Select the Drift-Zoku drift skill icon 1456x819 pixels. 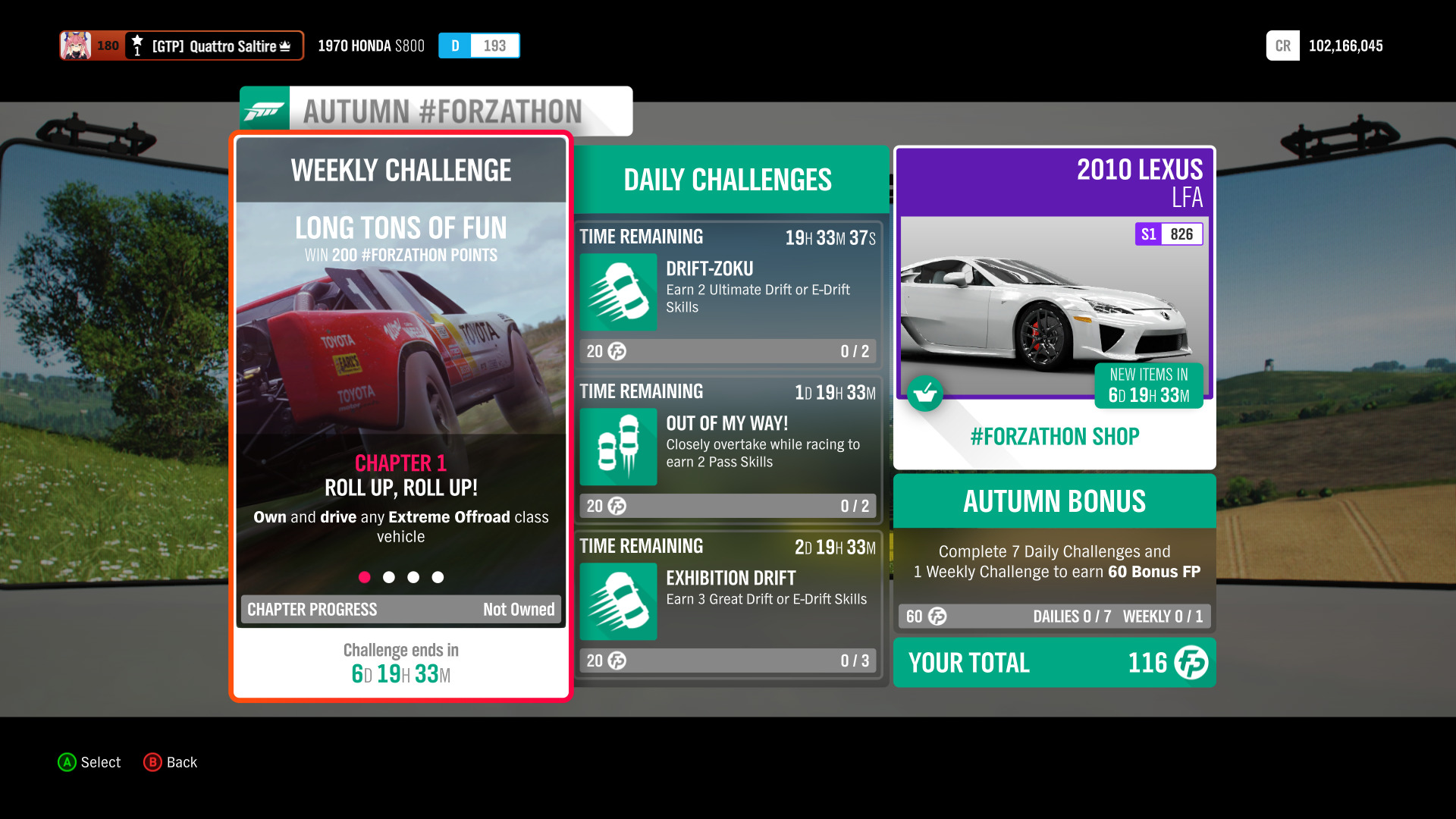point(617,292)
